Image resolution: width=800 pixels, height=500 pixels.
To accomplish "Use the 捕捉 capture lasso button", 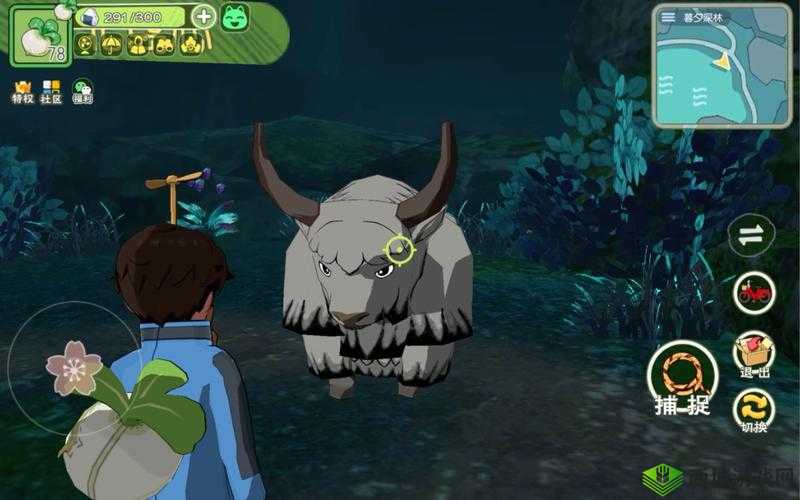I will [682, 380].
